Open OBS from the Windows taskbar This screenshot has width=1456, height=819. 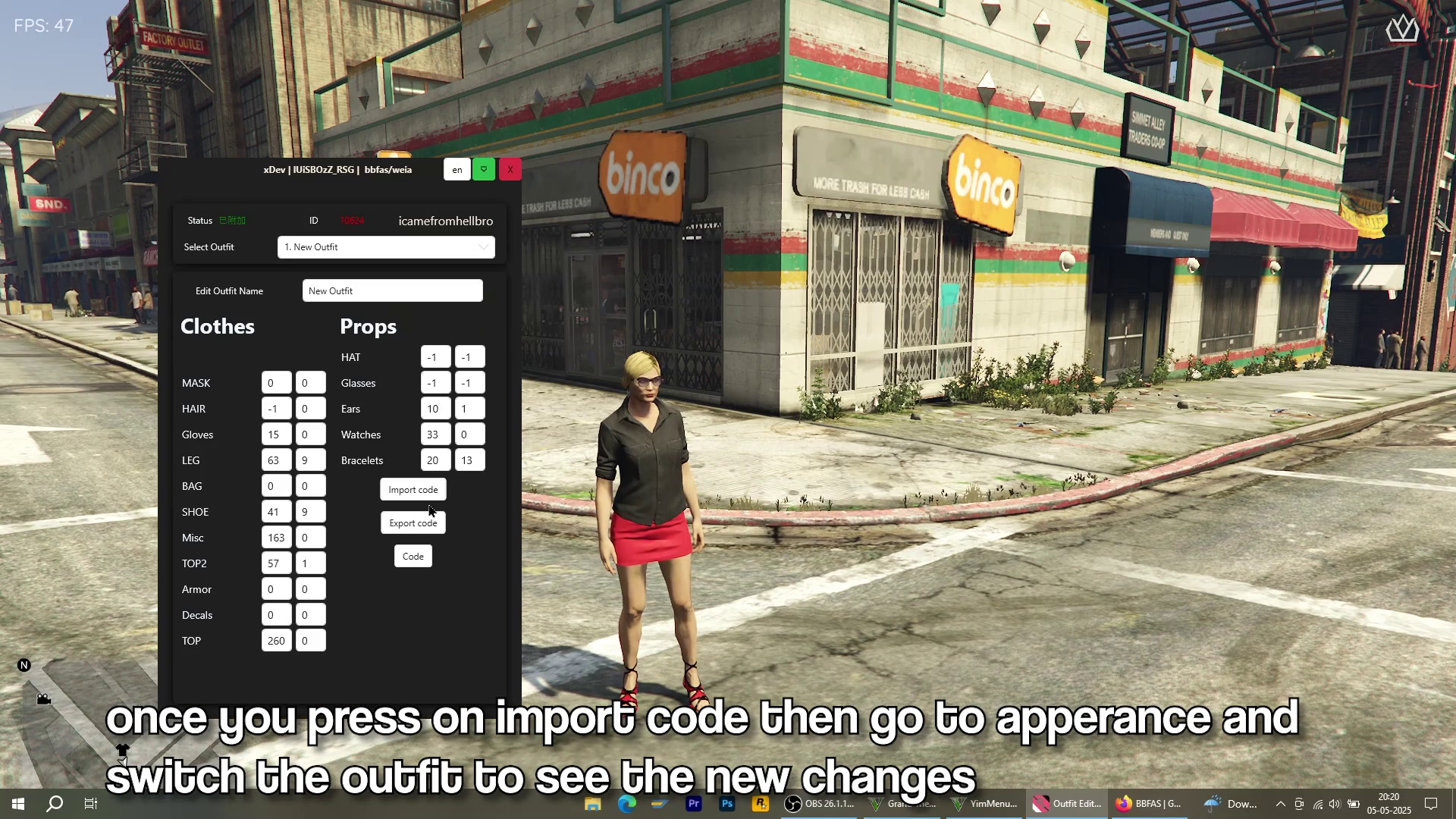click(820, 804)
